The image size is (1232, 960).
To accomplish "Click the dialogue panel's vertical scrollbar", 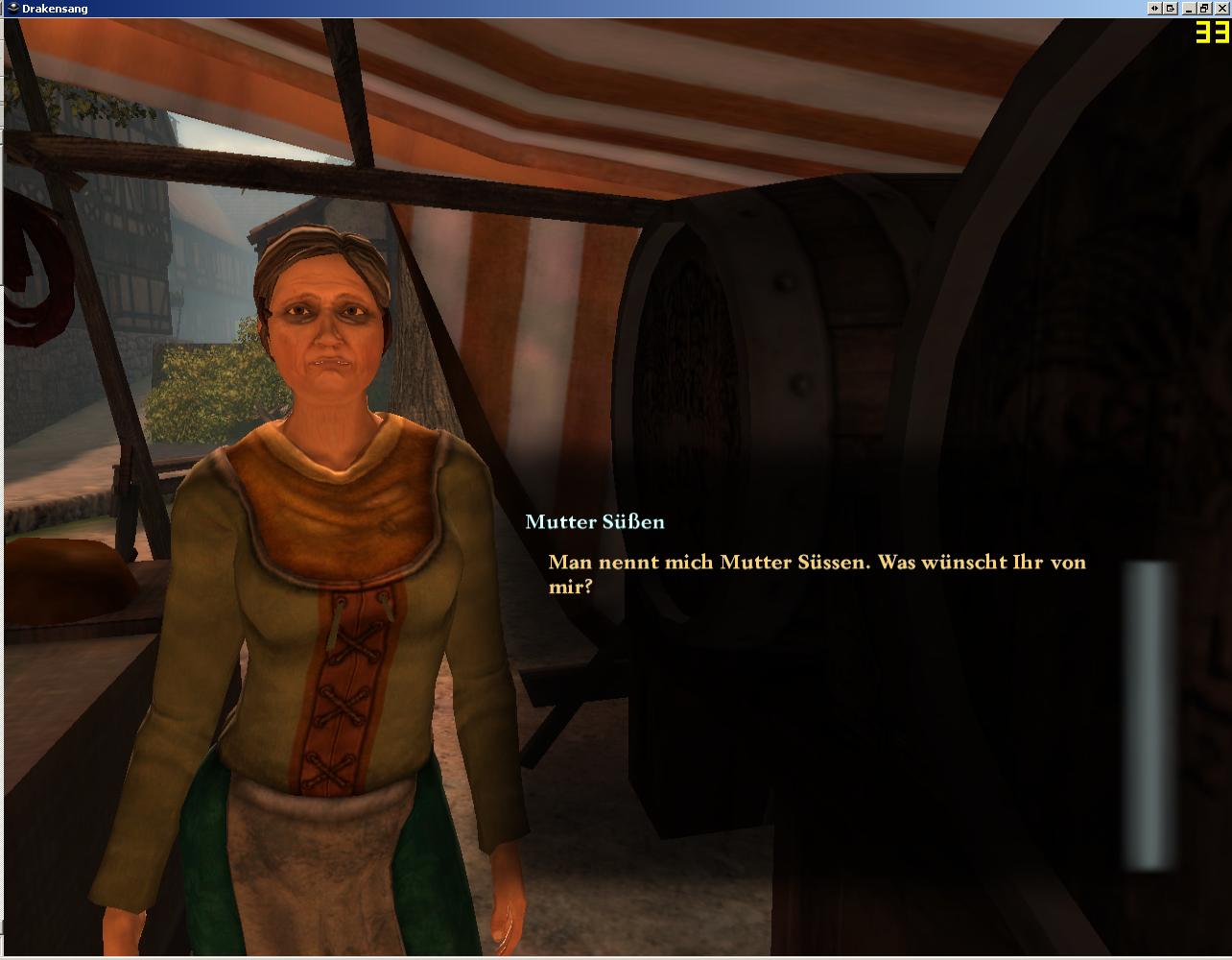I will (x=1150, y=714).
